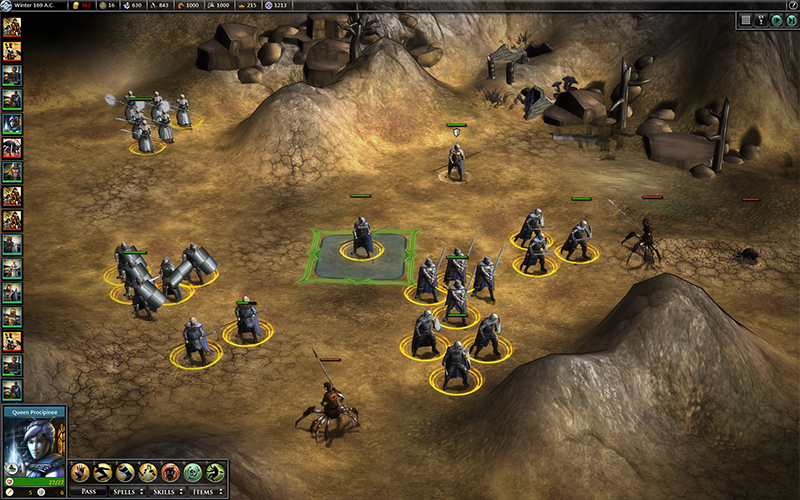
Task: Select the first unit portrait in turn queue
Action: (x=12, y=26)
